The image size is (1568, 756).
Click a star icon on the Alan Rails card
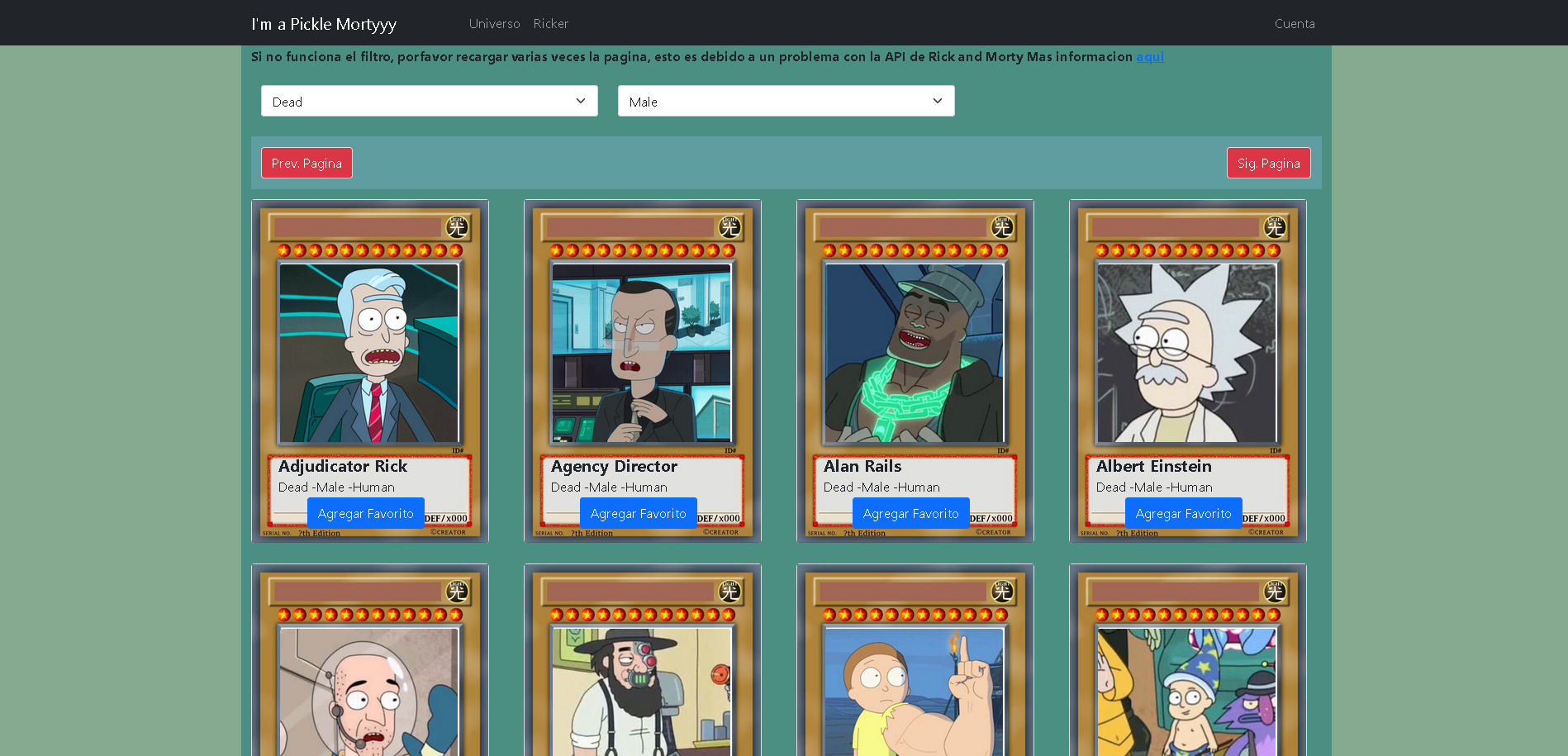(915, 249)
